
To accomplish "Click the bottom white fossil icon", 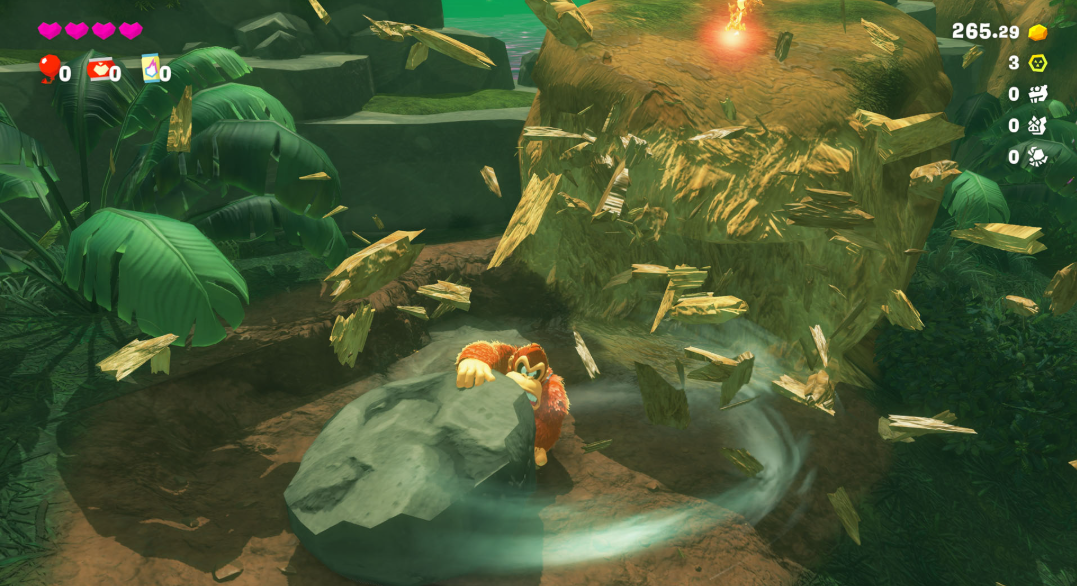I will [x=1038, y=156].
